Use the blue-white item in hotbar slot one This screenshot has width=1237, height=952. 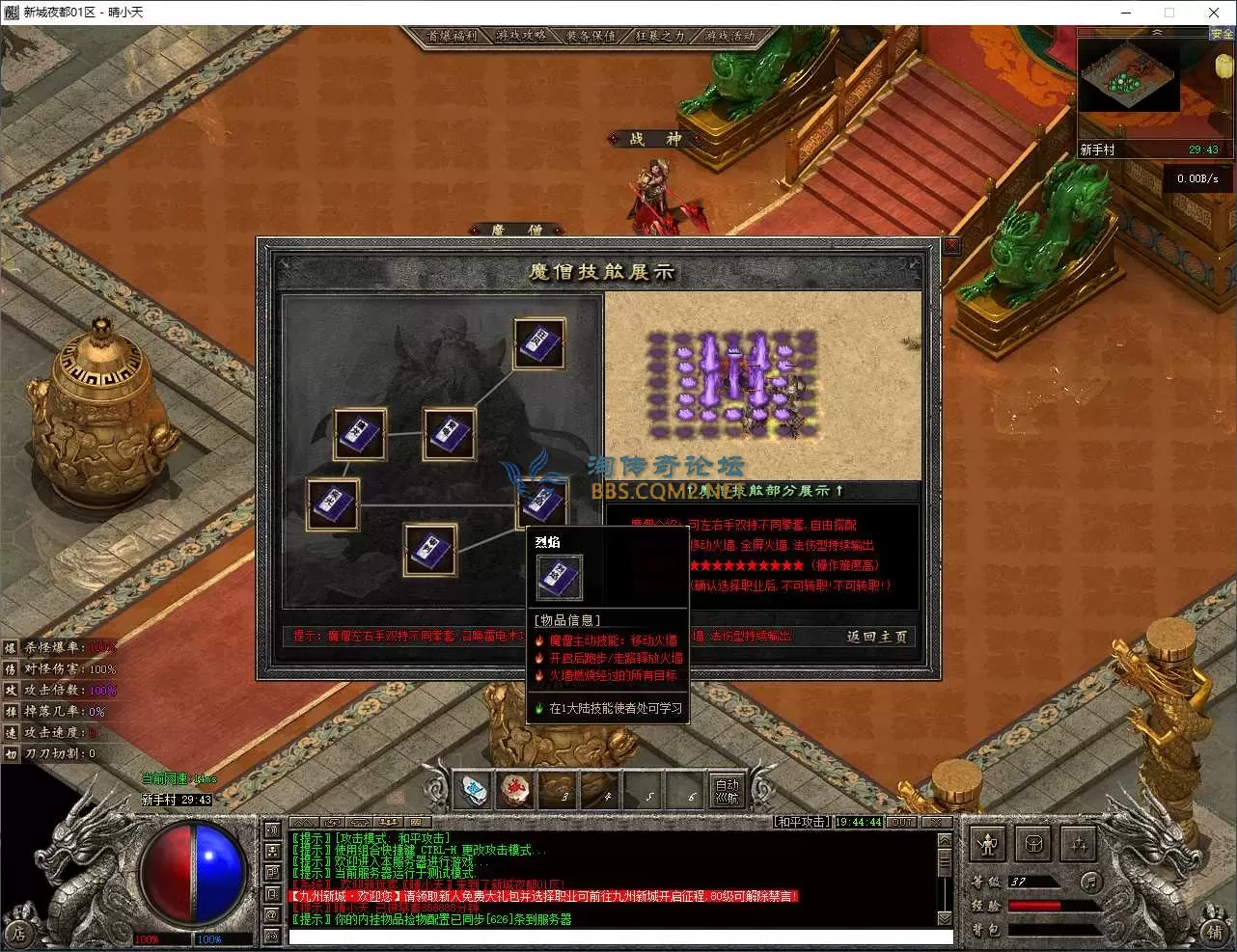pos(473,791)
